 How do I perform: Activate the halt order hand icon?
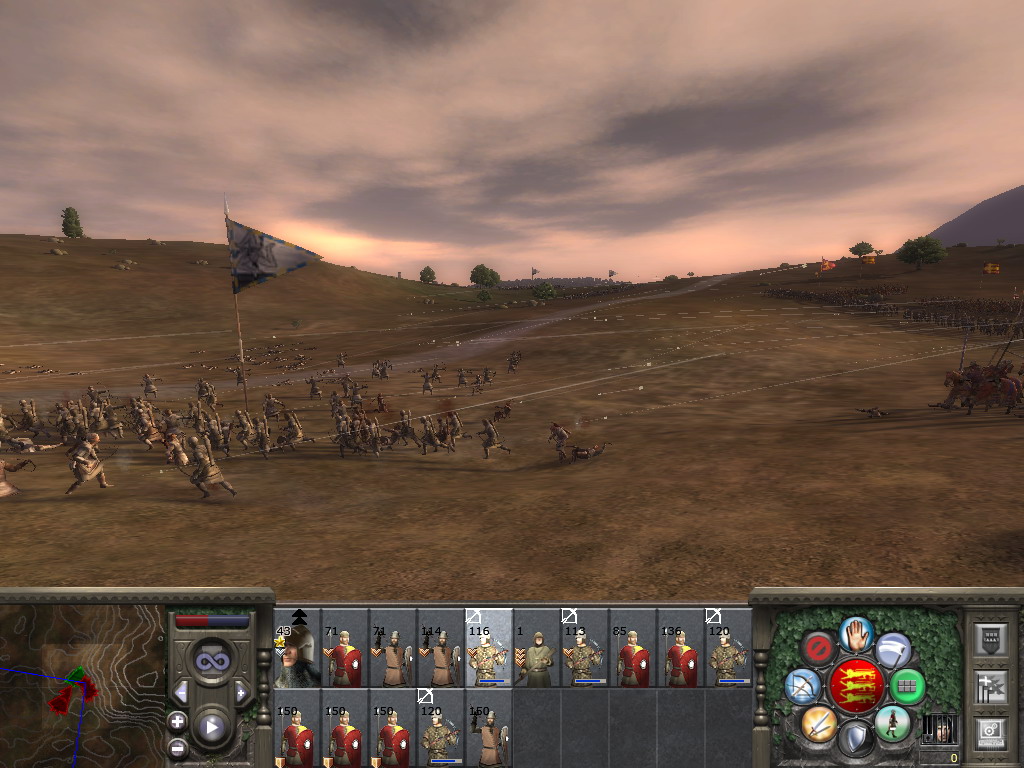[x=855, y=633]
